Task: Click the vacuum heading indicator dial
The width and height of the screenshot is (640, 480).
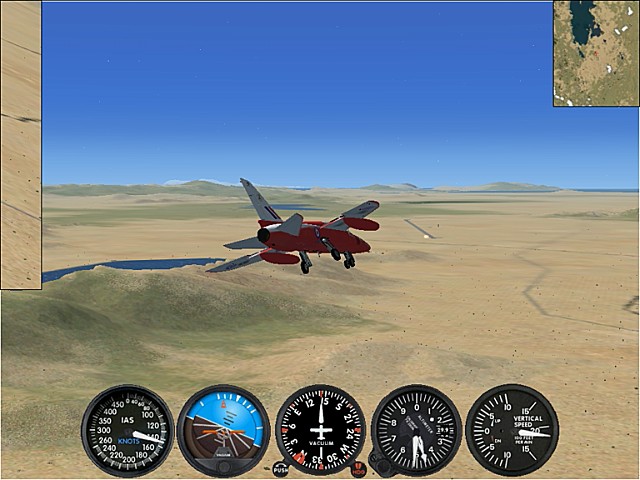Action: (x=320, y=430)
